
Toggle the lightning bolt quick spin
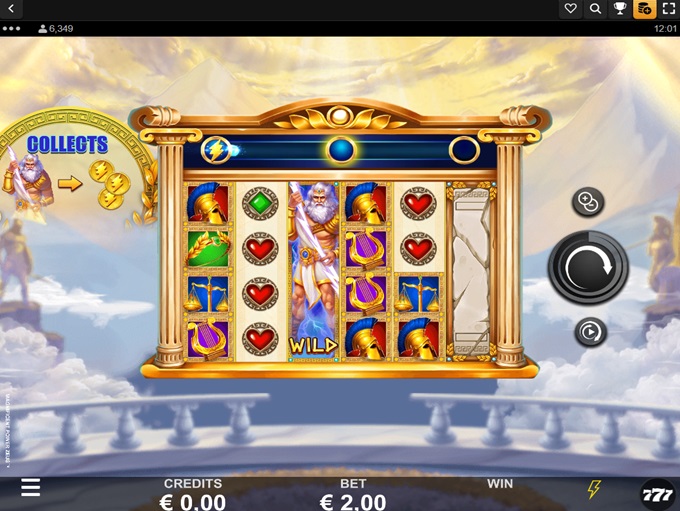tap(594, 489)
